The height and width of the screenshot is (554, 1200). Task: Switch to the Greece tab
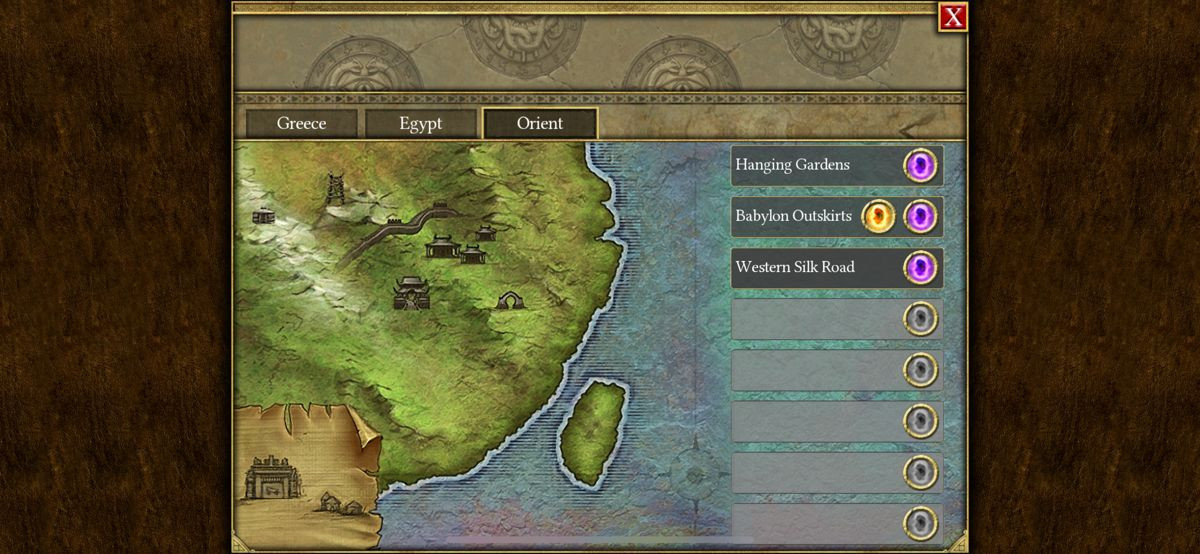click(301, 124)
